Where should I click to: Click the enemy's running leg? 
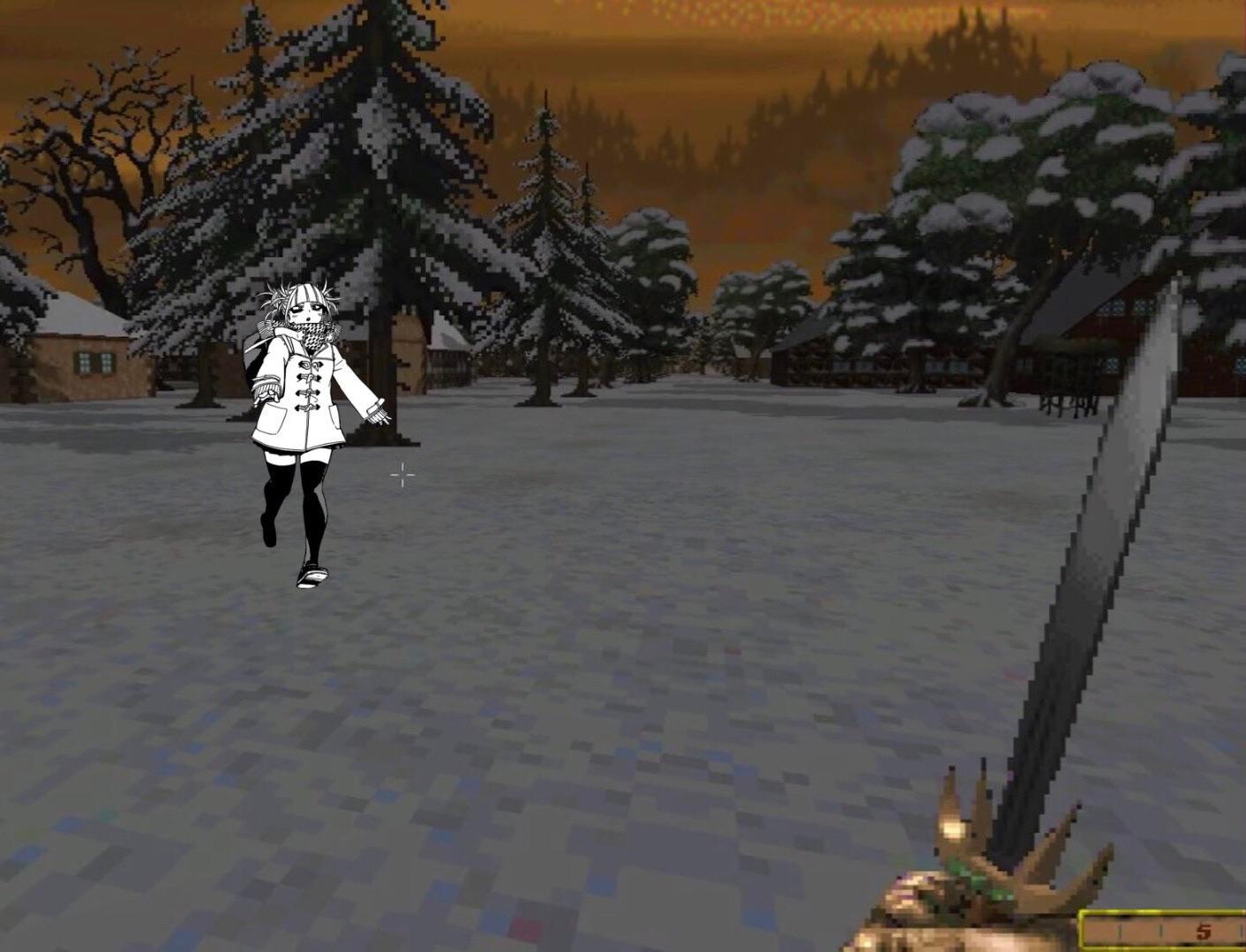pos(274,503)
